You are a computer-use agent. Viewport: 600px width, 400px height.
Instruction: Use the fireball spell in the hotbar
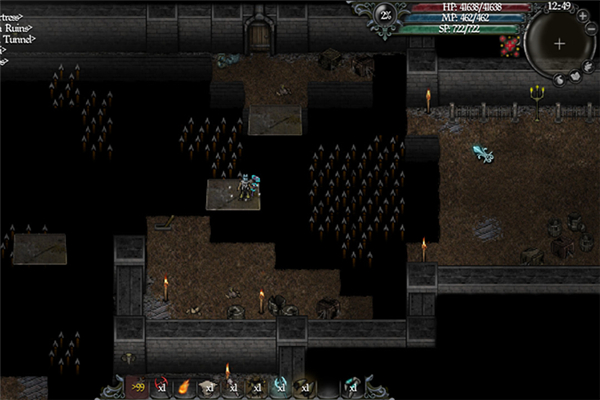click(184, 386)
